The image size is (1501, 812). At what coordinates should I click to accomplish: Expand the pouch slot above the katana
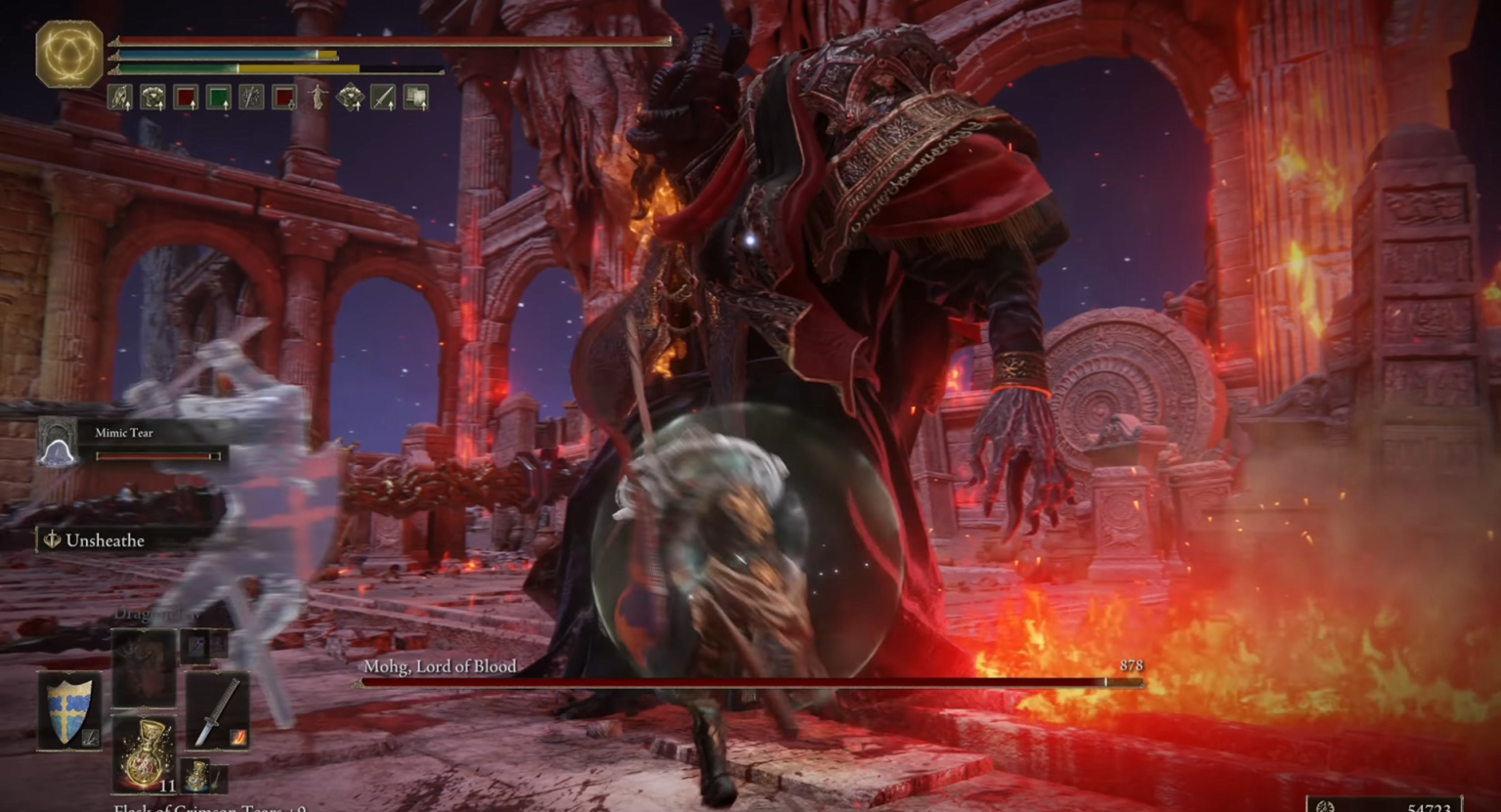[195, 646]
